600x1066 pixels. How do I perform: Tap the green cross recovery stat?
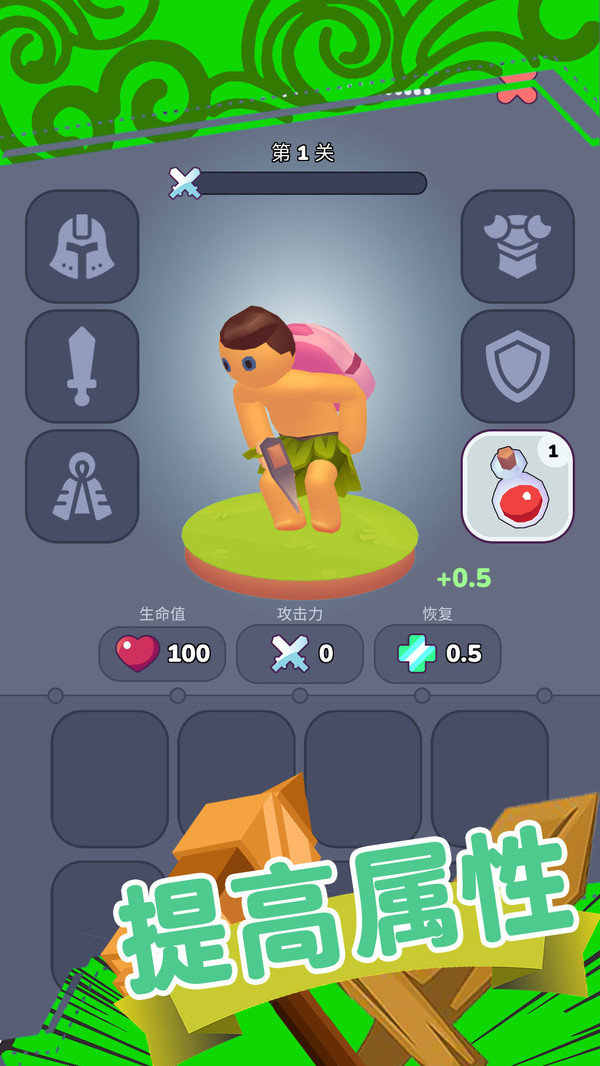[x=438, y=654]
